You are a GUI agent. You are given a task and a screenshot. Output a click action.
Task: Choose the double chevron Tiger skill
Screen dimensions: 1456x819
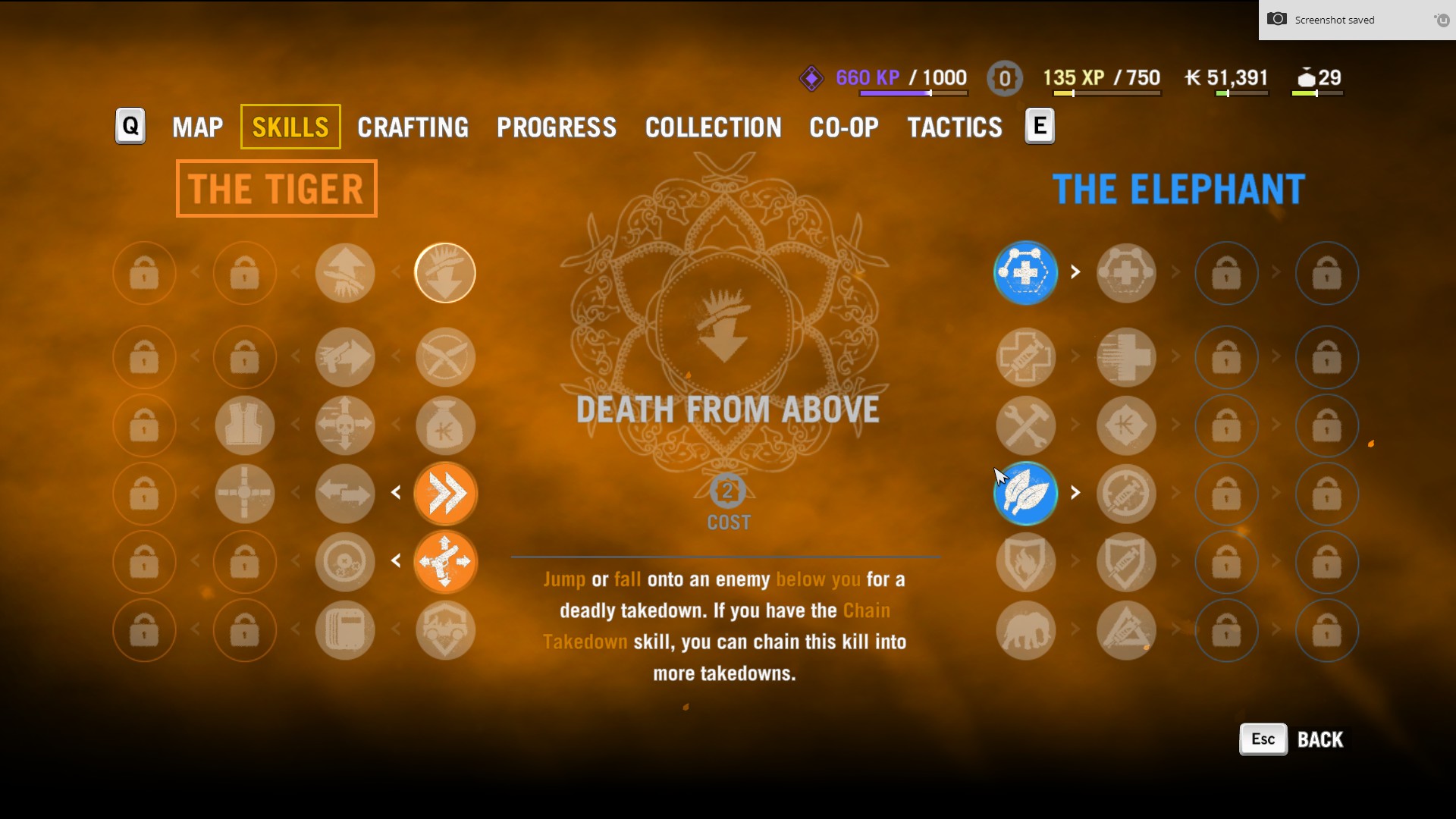[x=445, y=494]
